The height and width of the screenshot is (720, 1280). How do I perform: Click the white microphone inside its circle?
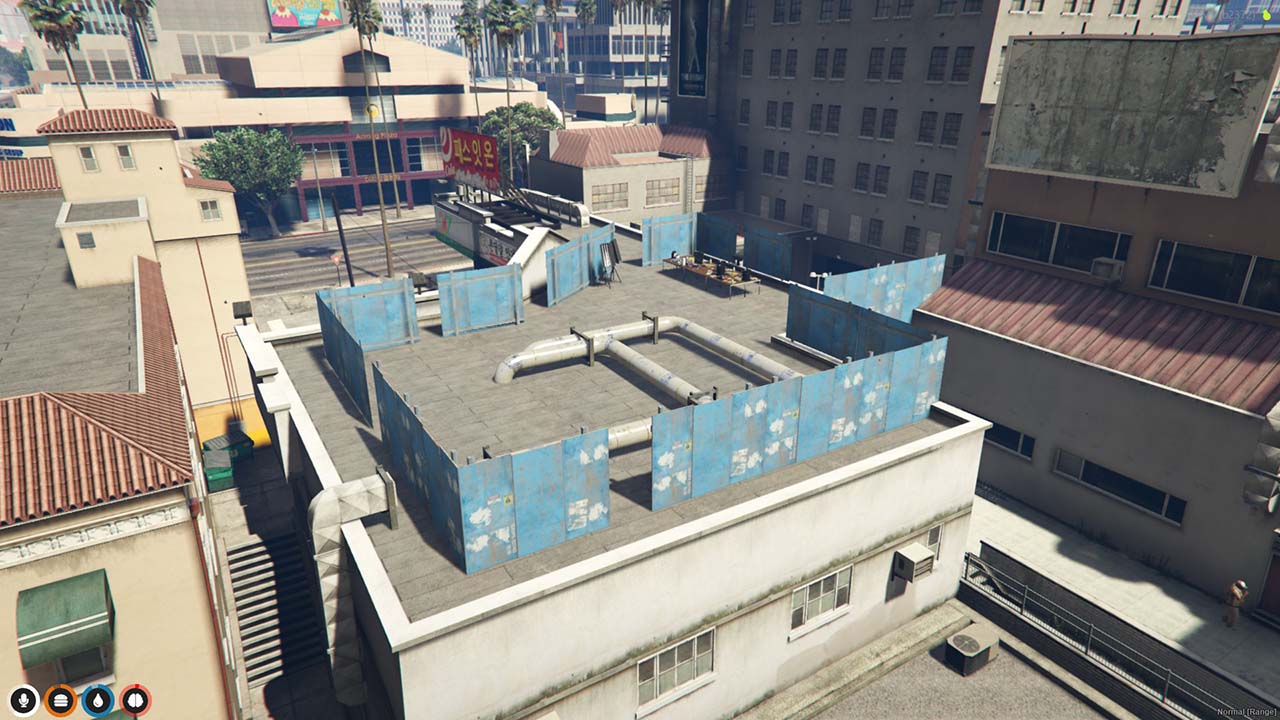pyautogui.click(x=22, y=700)
